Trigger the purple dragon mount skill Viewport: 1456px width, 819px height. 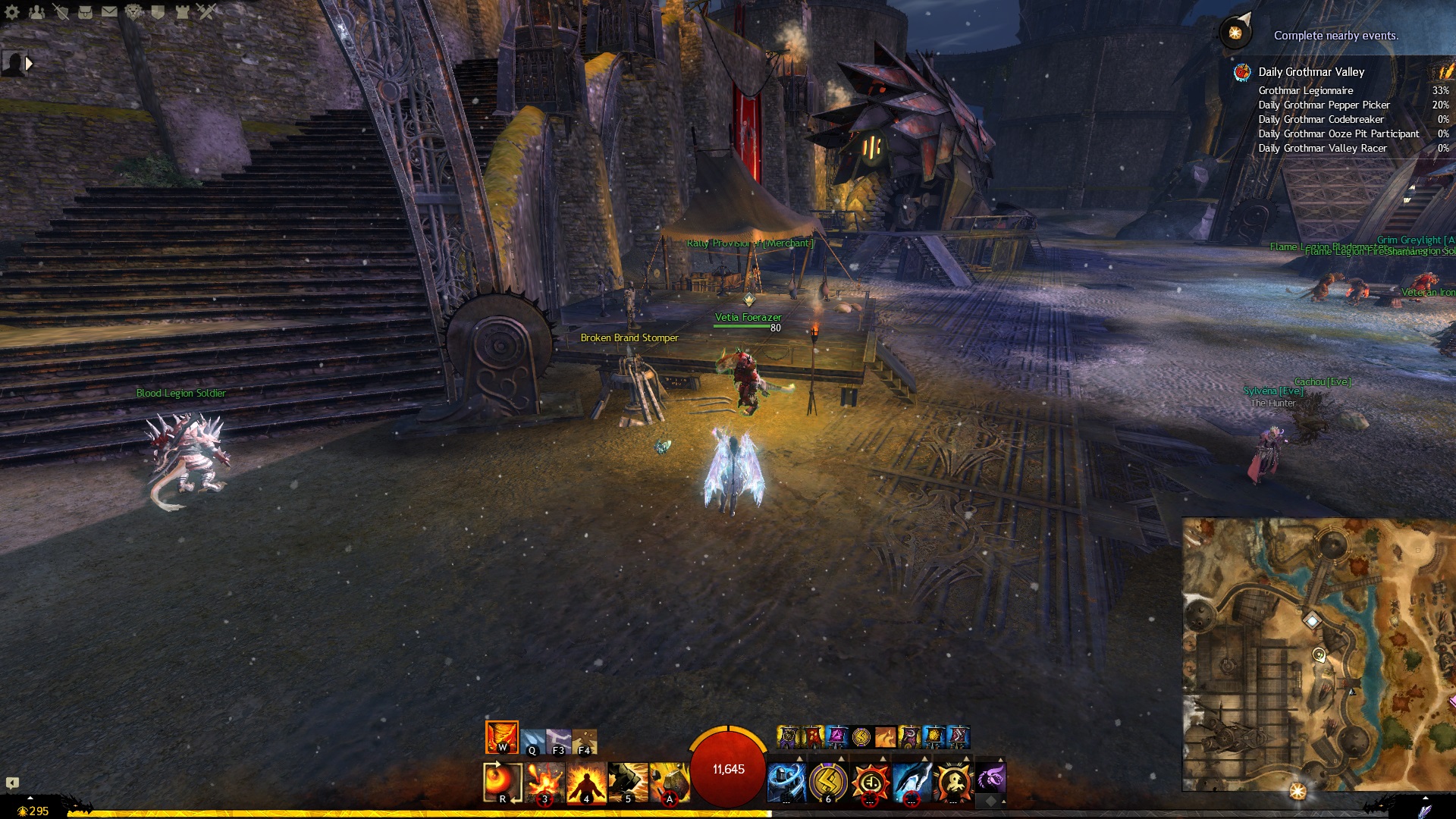click(x=990, y=778)
